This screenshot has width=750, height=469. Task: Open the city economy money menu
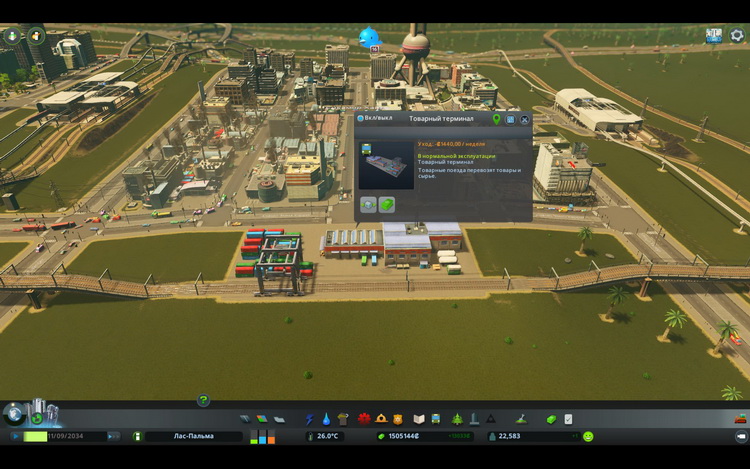pyautogui.click(x=550, y=419)
